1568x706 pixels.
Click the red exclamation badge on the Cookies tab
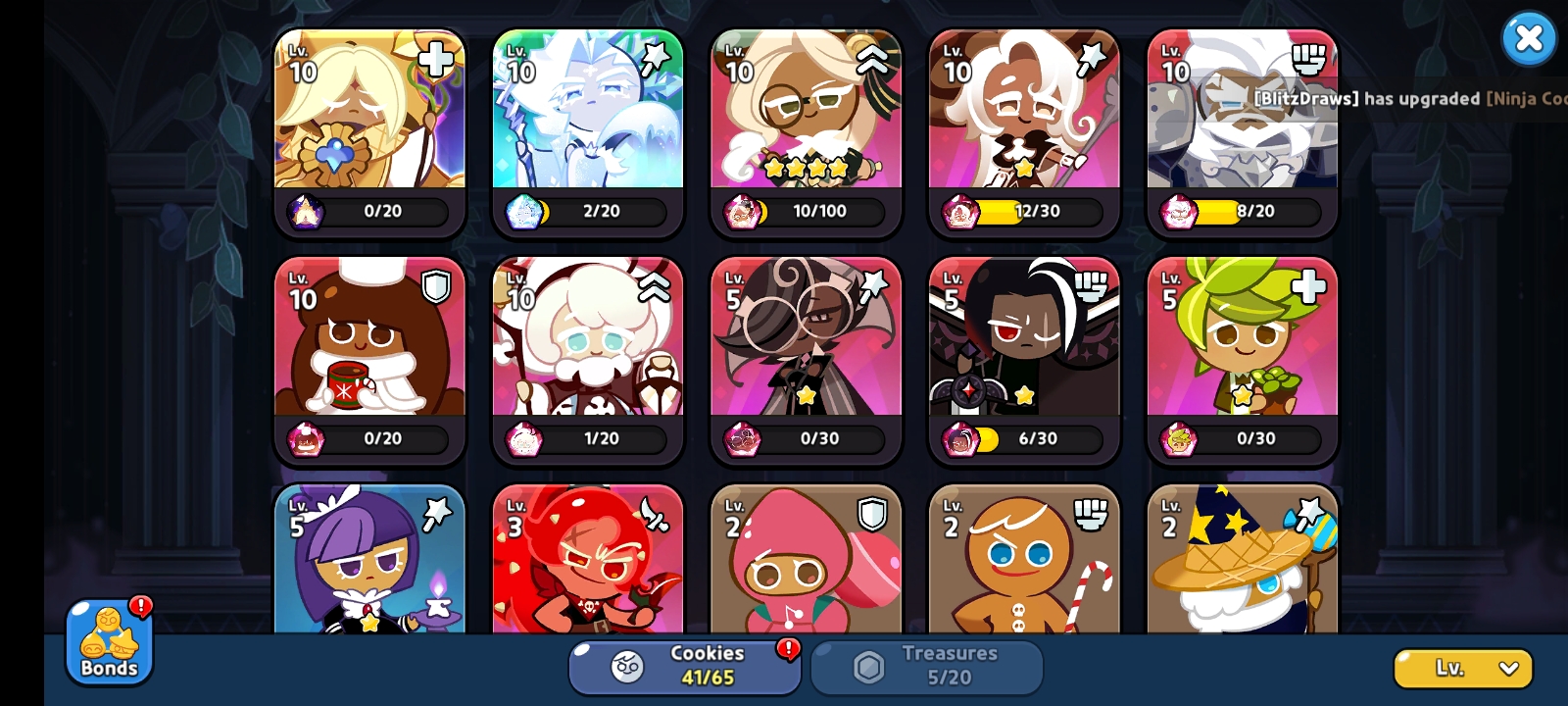(x=789, y=648)
